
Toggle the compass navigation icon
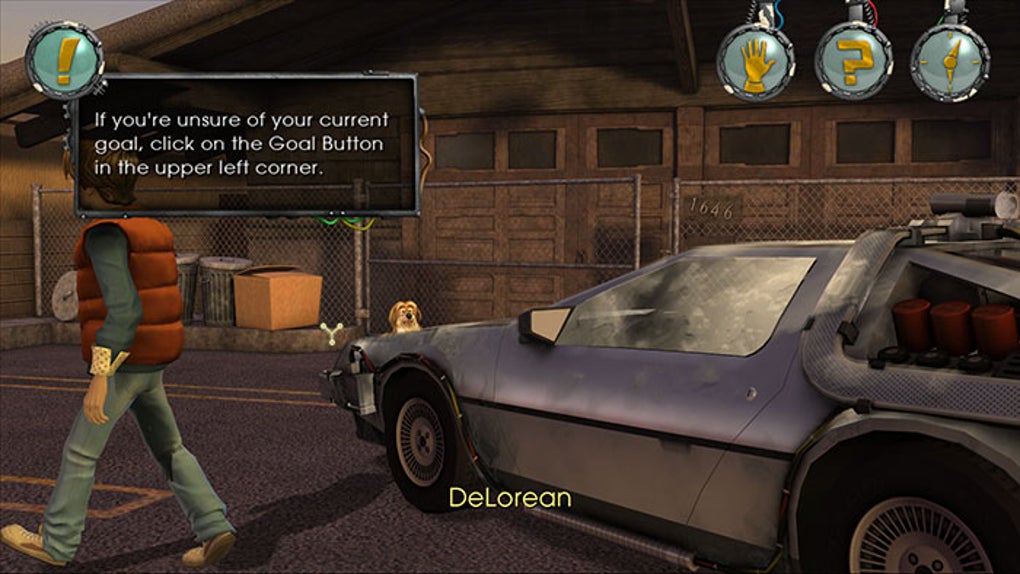tap(948, 61)
